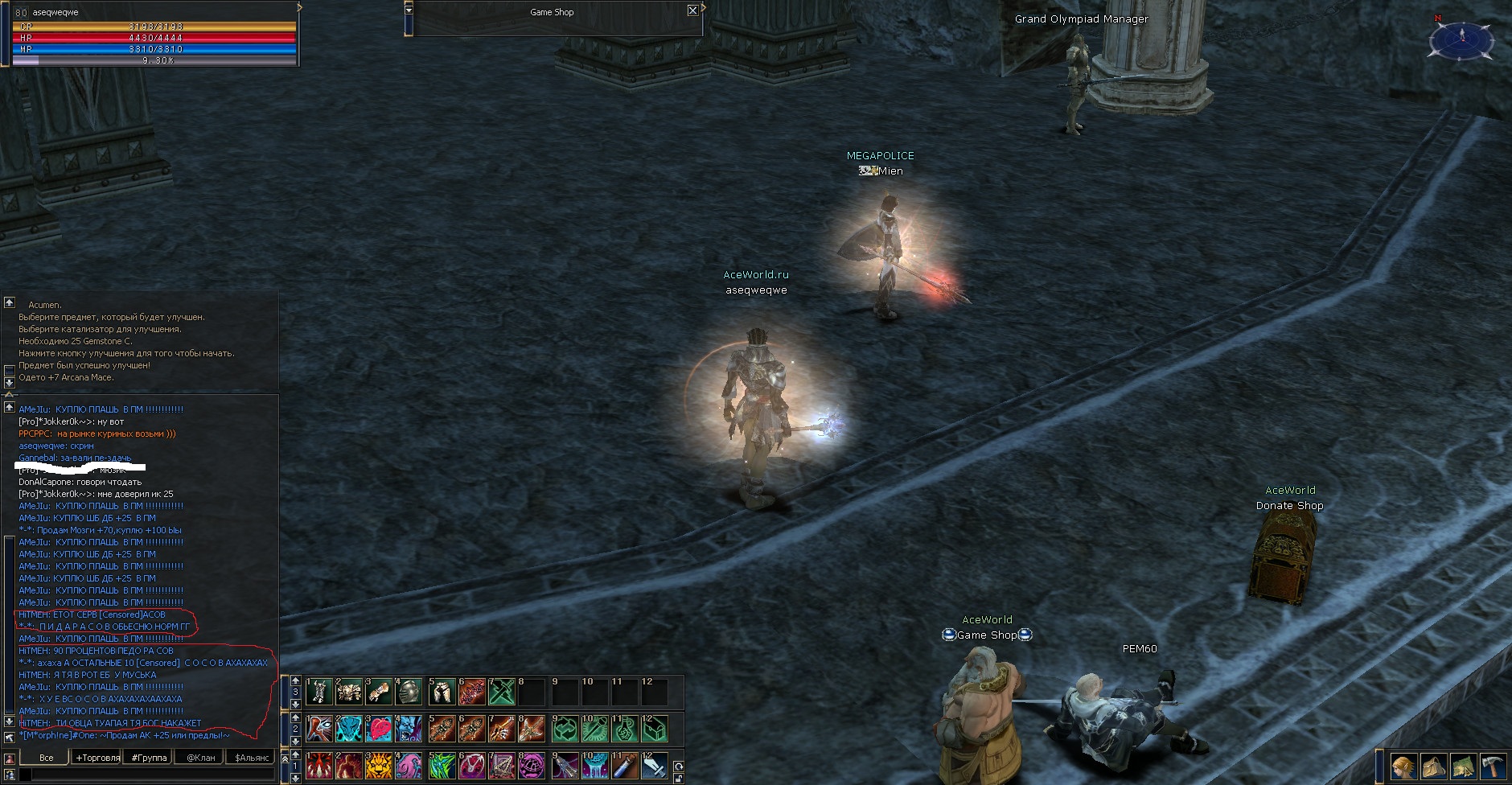Select the @Клан chat tab
1512x785 pixels.
pos(200,758)
